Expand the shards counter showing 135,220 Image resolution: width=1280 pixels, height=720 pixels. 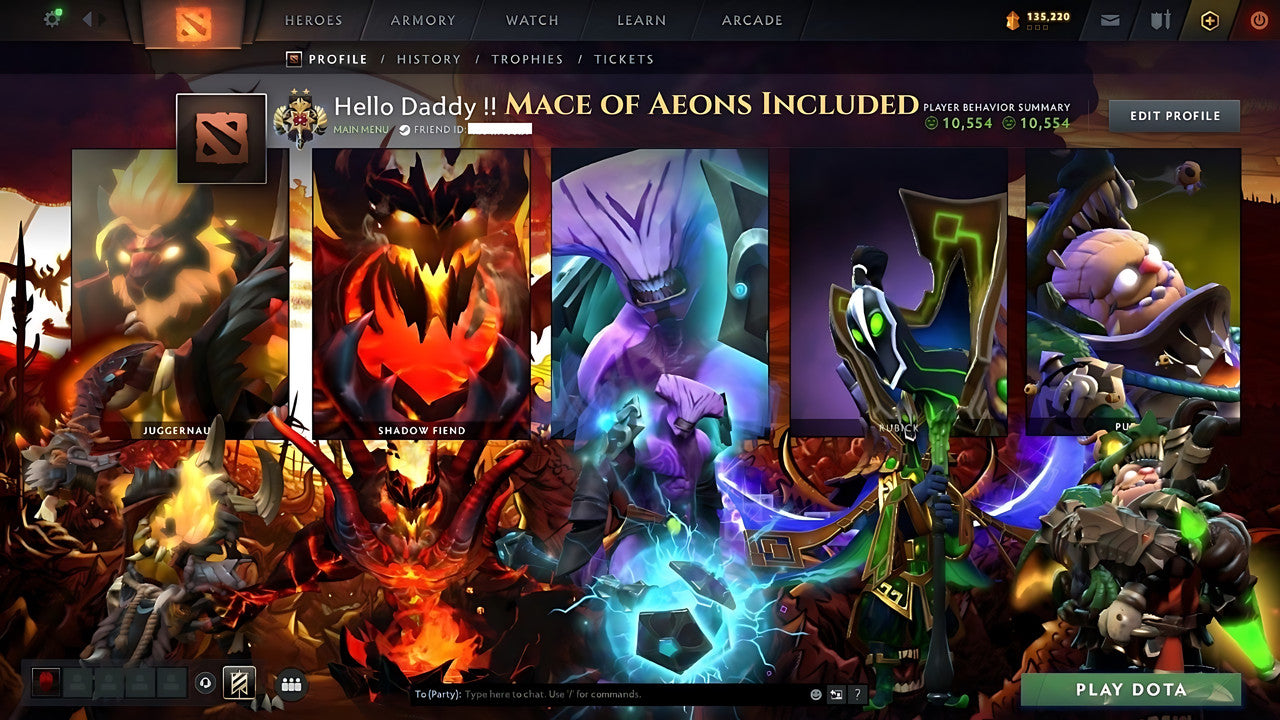click(1040, 17)
